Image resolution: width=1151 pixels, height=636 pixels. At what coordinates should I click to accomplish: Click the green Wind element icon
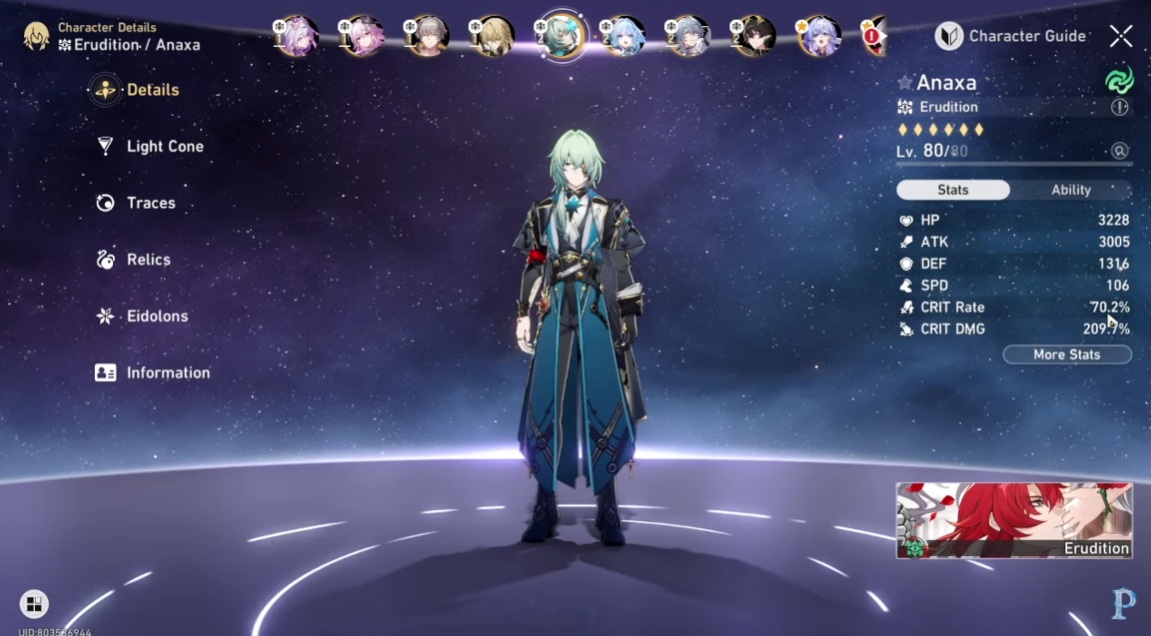pos(1118,81)
